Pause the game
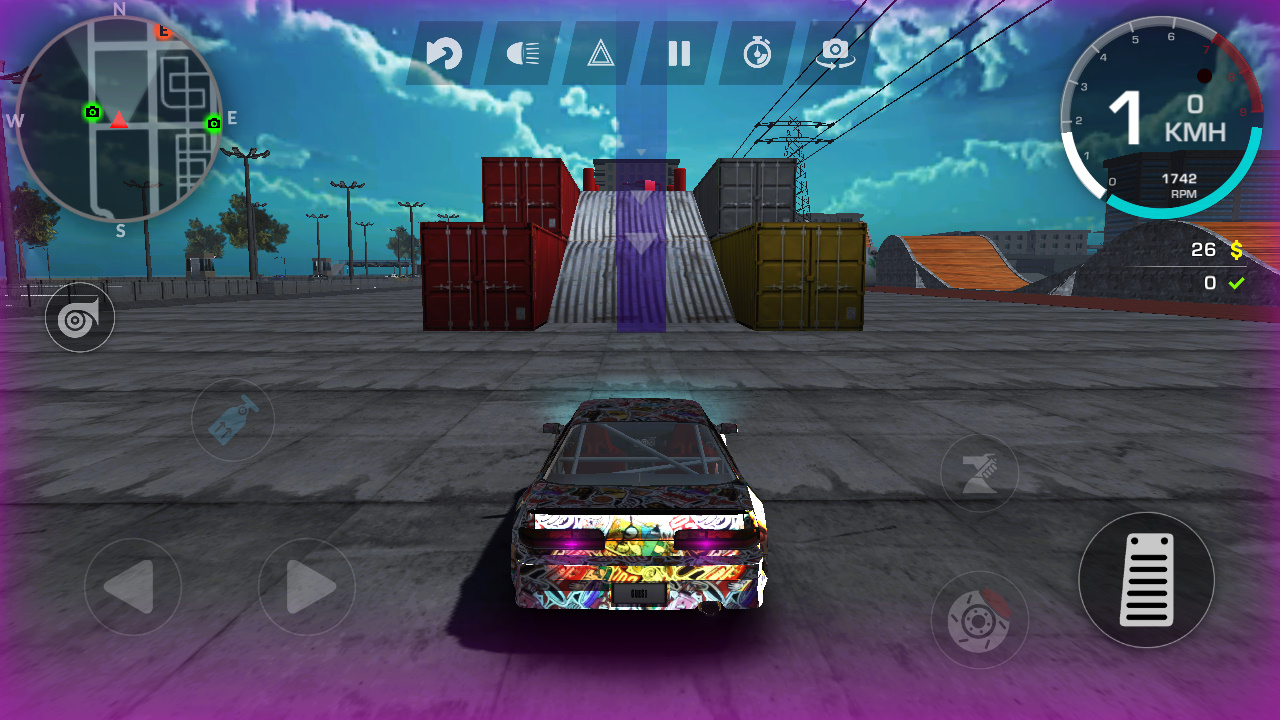This screenshot has height=720, width=1280. (680, 55)
